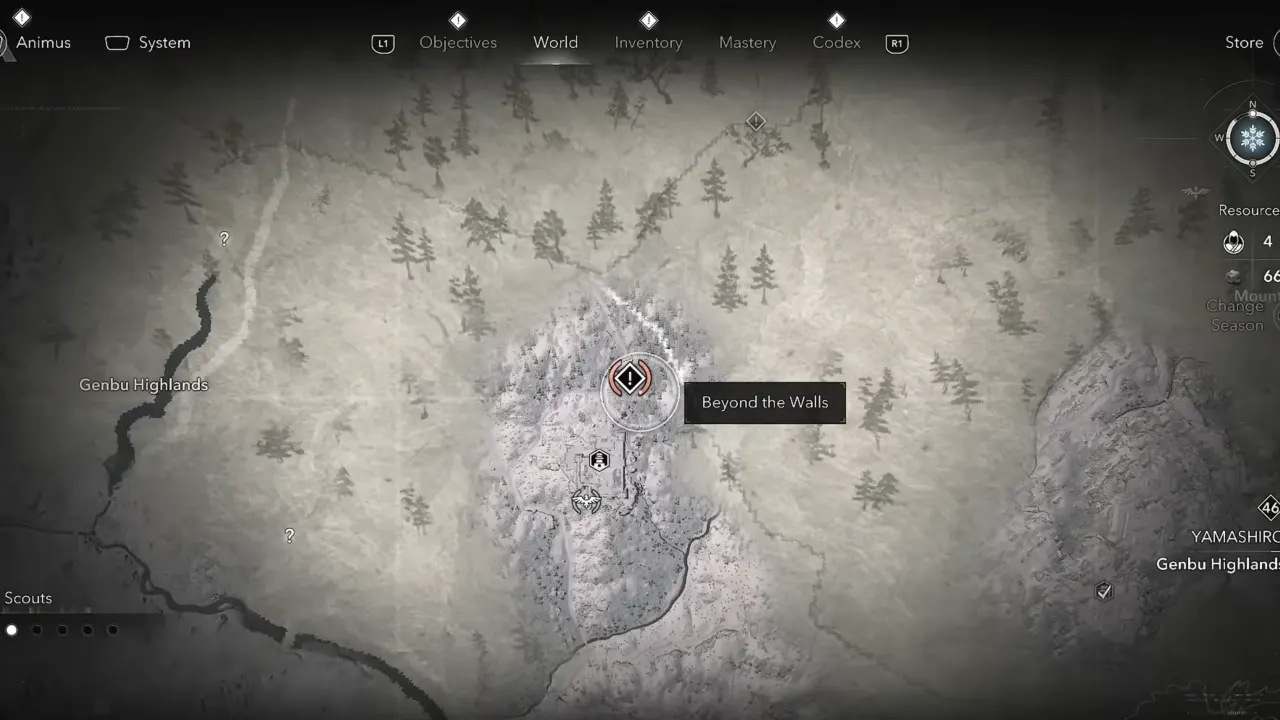Open the Objectives tab
Viewport: 1280px width, 720px height.
point(458,42)
